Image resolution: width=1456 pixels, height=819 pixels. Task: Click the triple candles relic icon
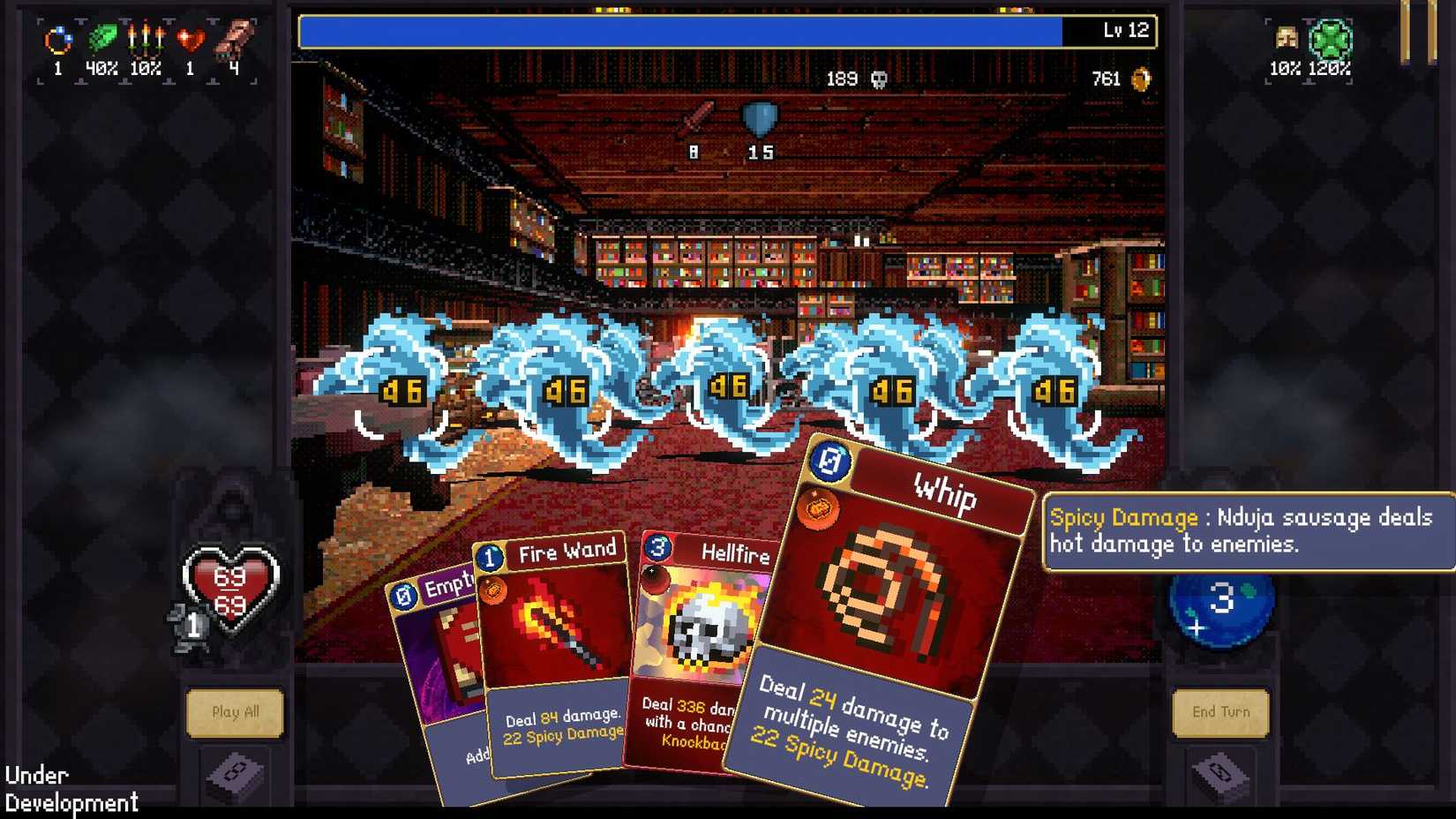coord(146,40)
